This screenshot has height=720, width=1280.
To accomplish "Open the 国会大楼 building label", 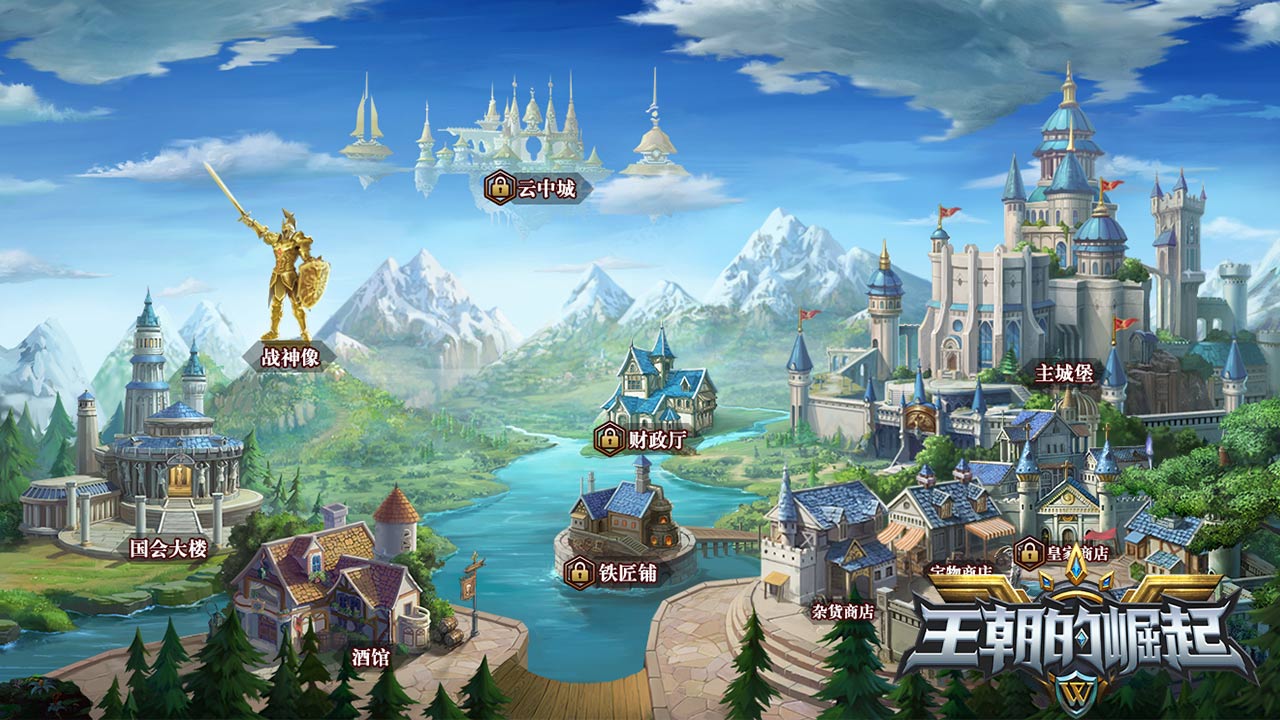I will coord(169,547).
